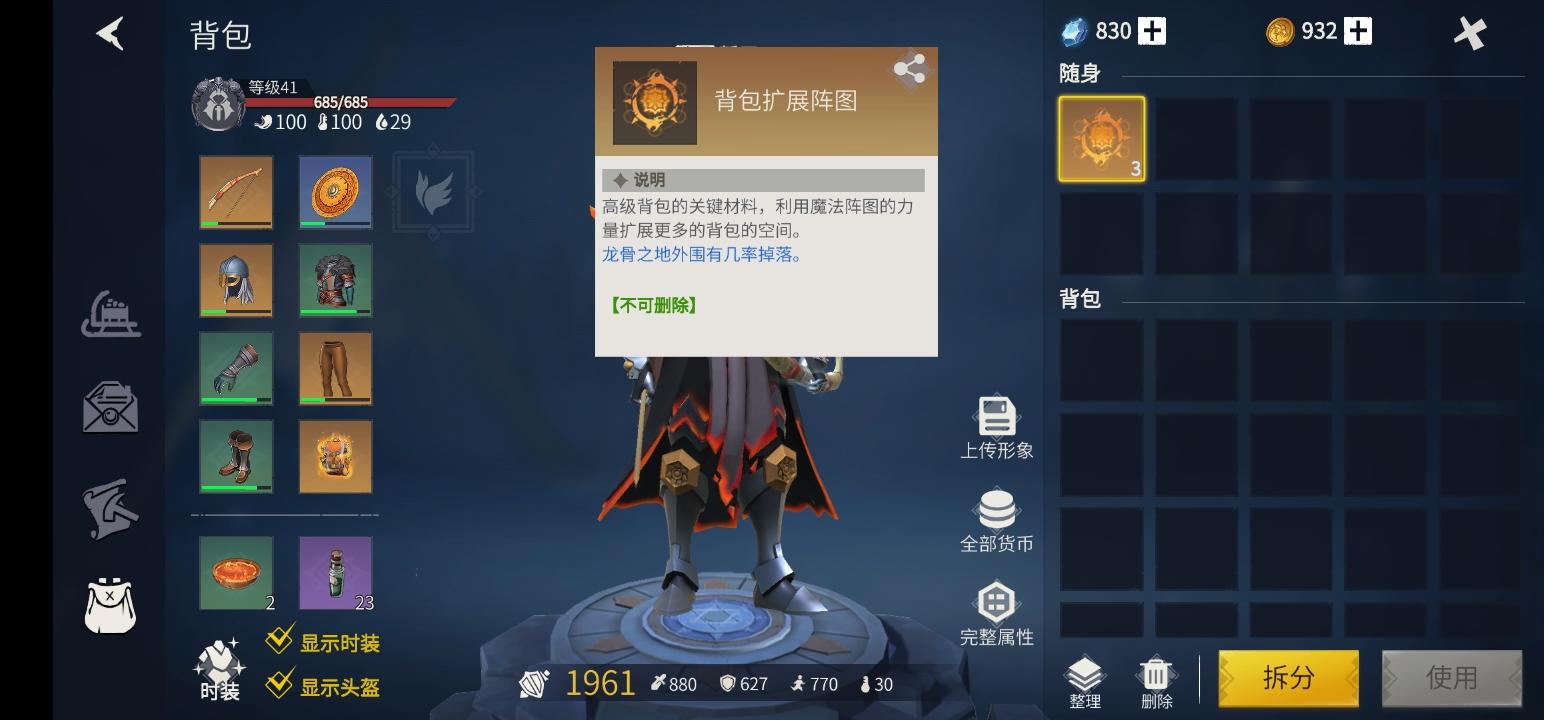Open the back arrow to exit 背包

click(110, 33)
